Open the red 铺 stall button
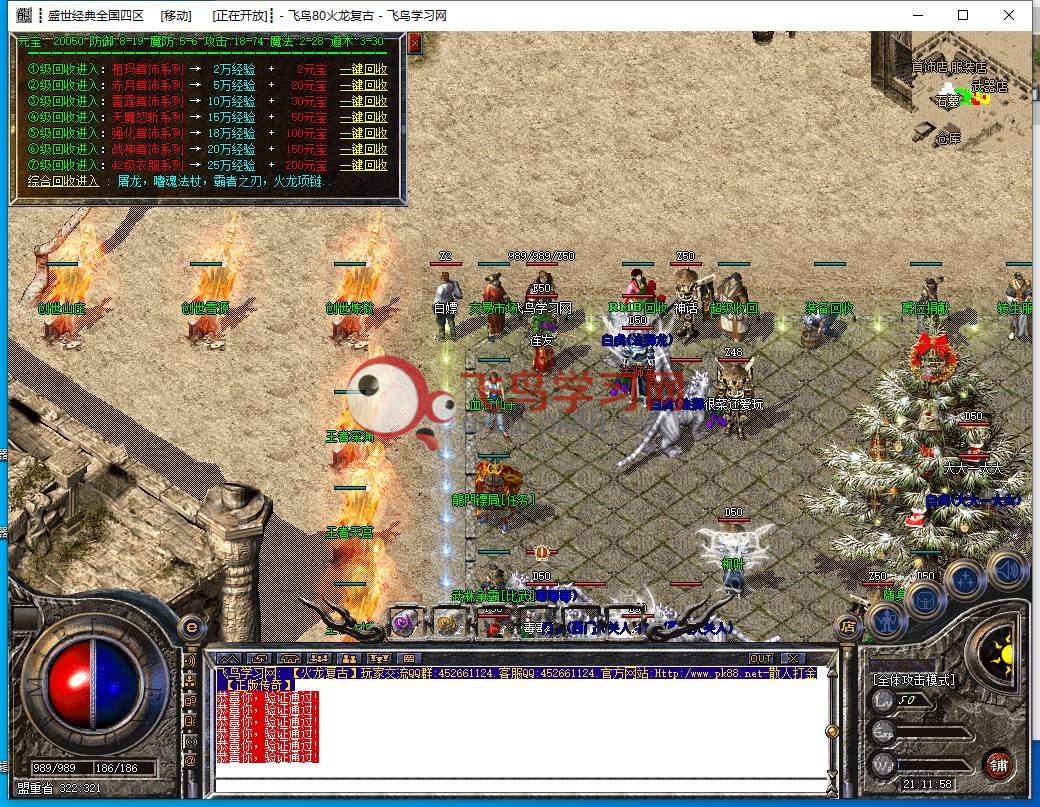Screen dimensions: 1040x807 tap(997, 764)
